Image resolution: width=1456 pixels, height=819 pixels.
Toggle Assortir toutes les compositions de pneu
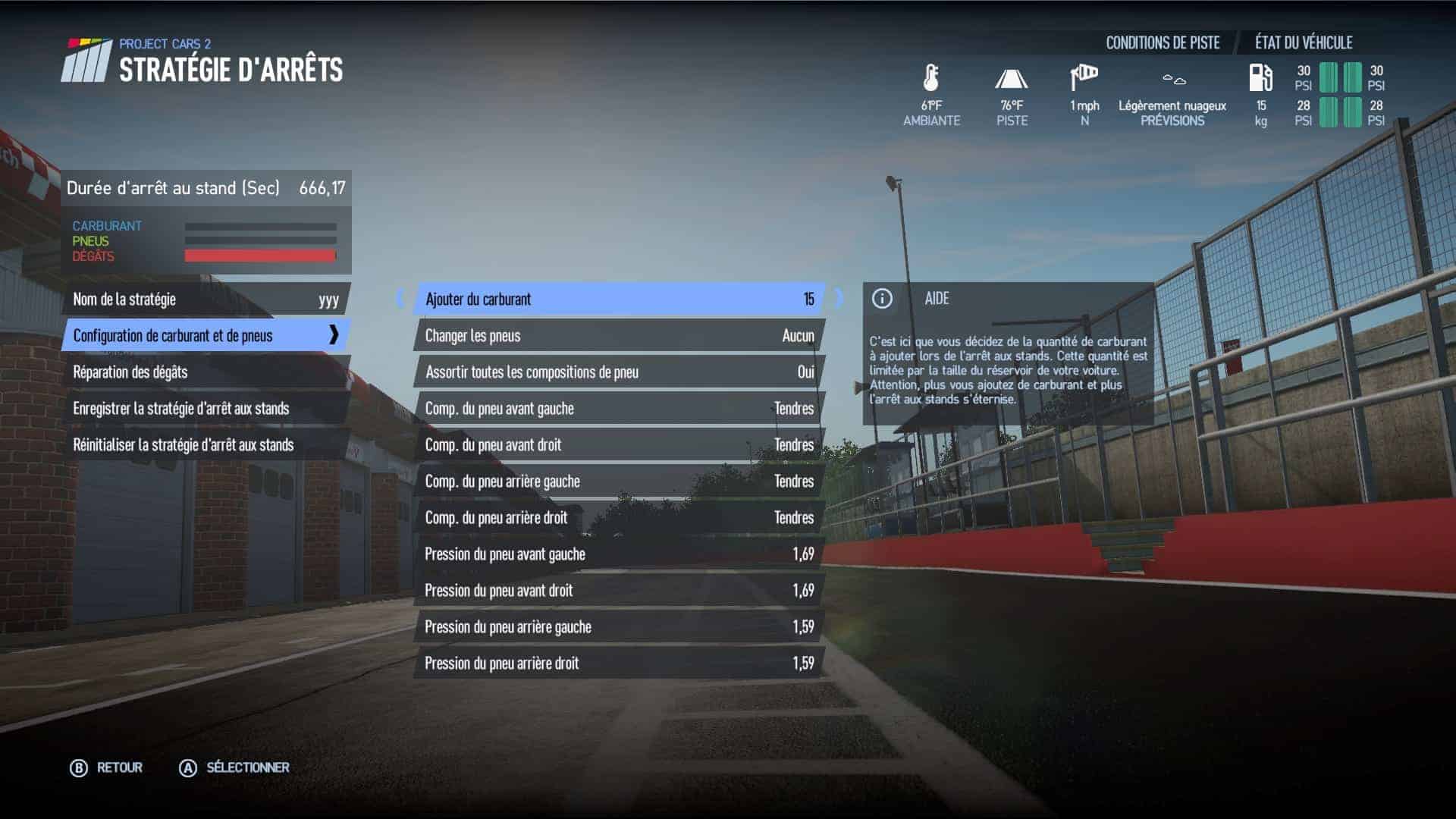[x=619, y=372]
